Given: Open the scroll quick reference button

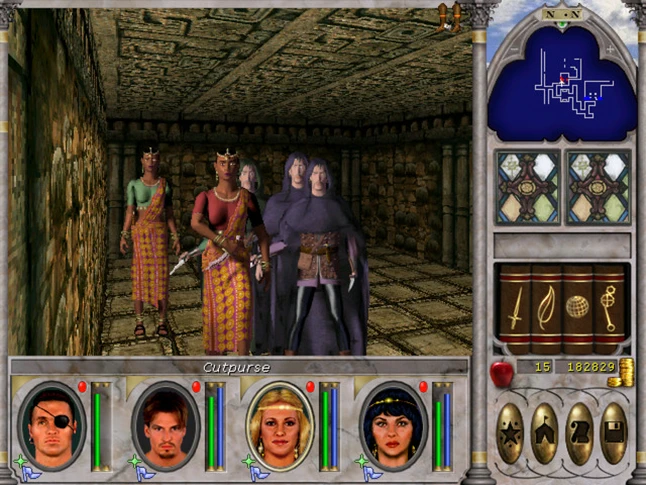Looking at the screenshot, I should click(579, 433).
